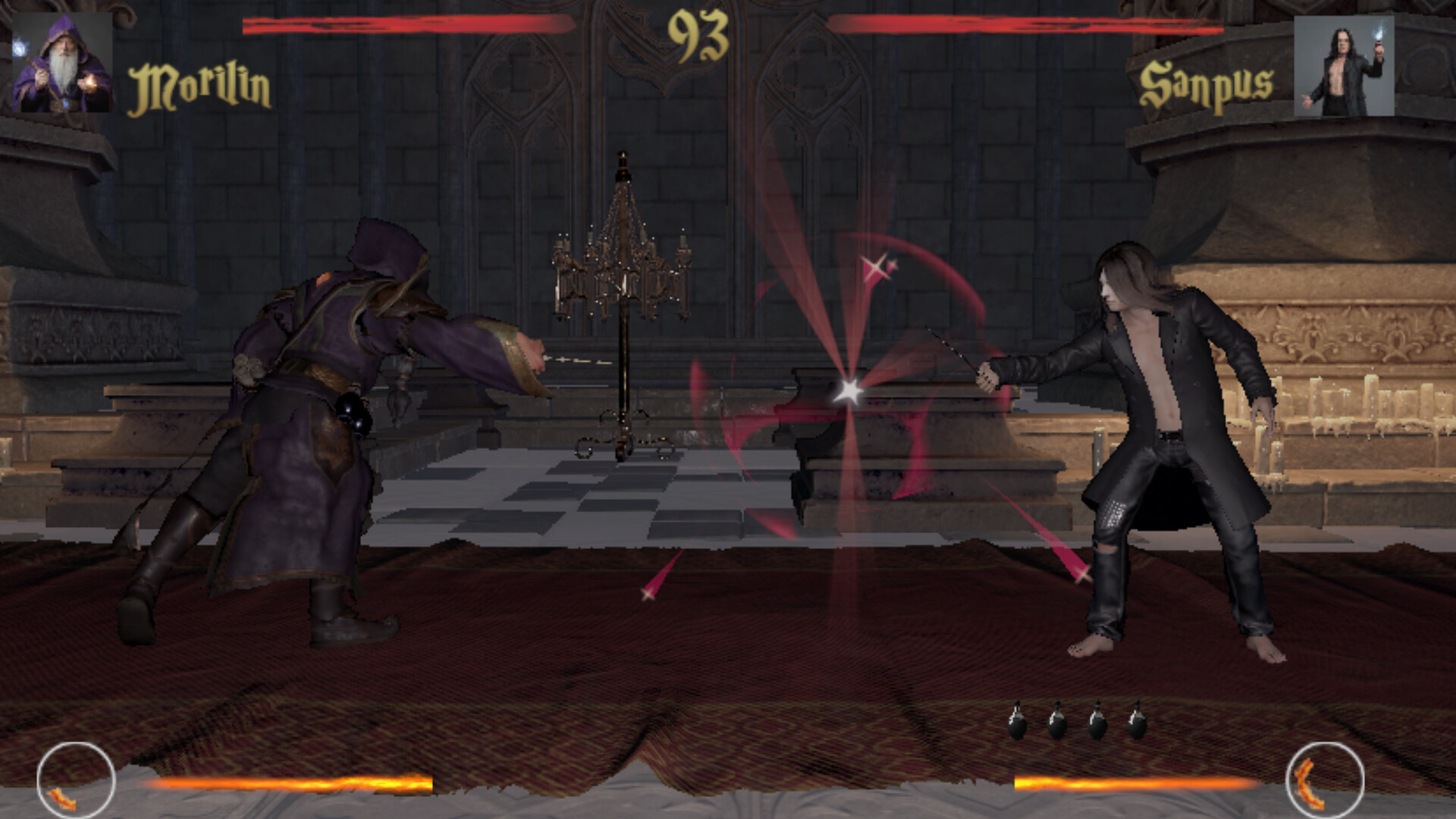Select Morilin's portrait icon
The image size is (1456, 819).
62,64
